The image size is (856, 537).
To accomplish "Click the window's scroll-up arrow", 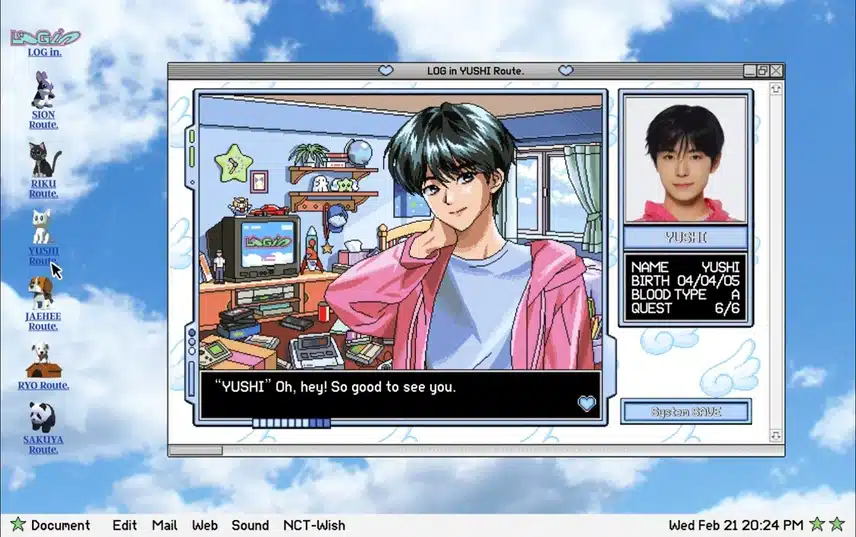I will tap(775, 88).
